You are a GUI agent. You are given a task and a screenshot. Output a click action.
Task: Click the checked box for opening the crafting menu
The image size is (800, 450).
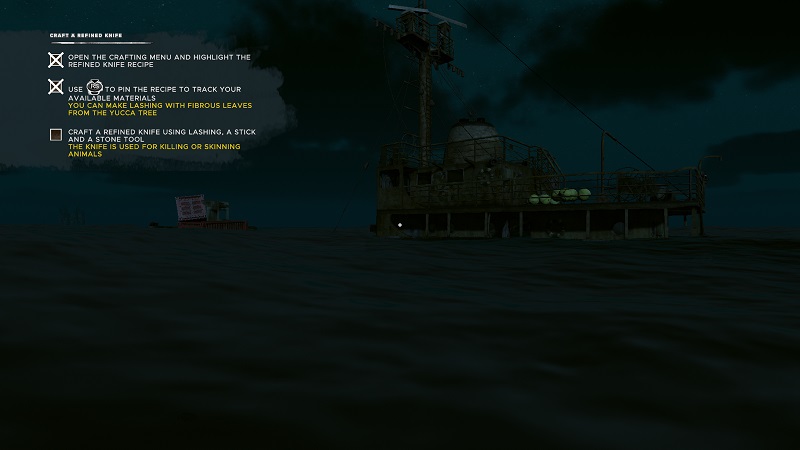coord(56,60)
